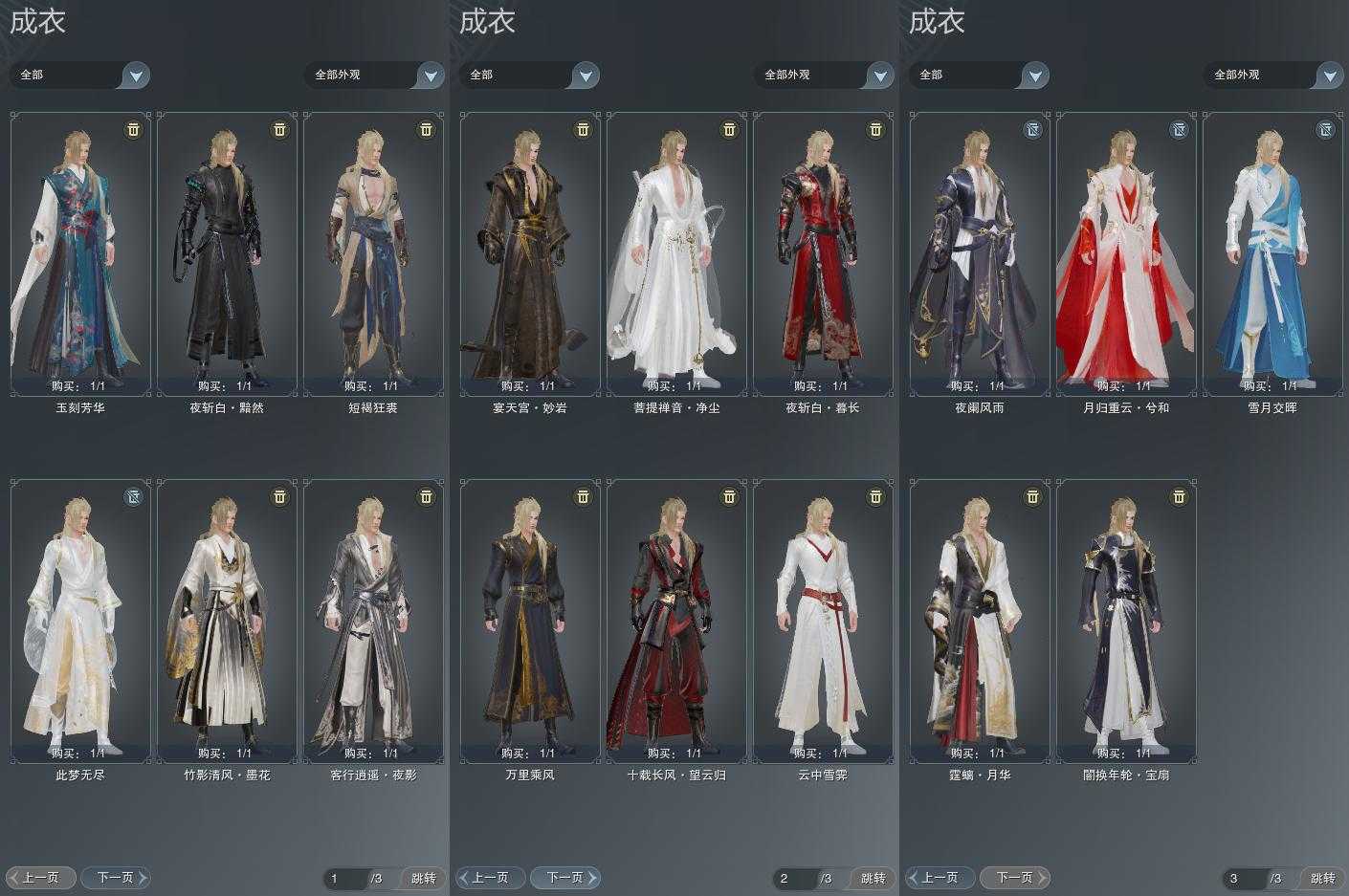Select the 万里乘风 outfit card
This screenshot has height=896, width=1349.
[x=530, y=621]
